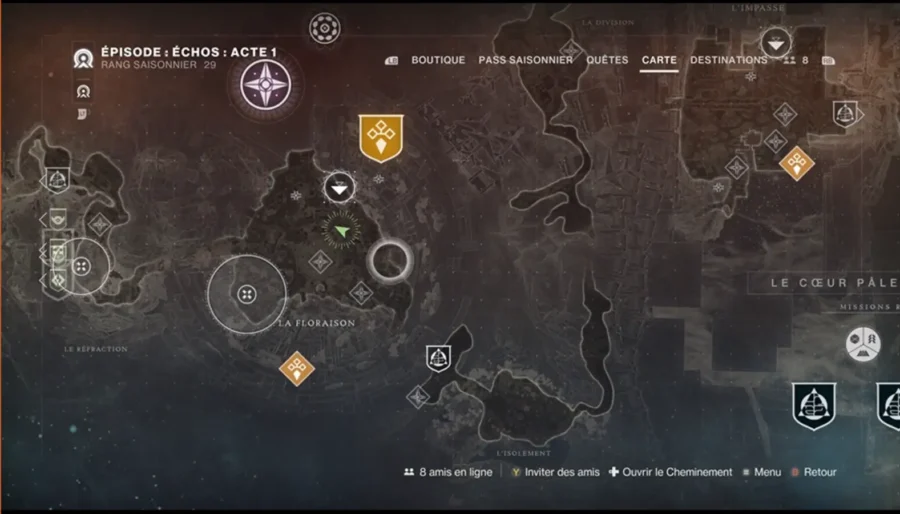Select the Carte tab
This screenshot has height=514, width=900.
coord(659,60)
